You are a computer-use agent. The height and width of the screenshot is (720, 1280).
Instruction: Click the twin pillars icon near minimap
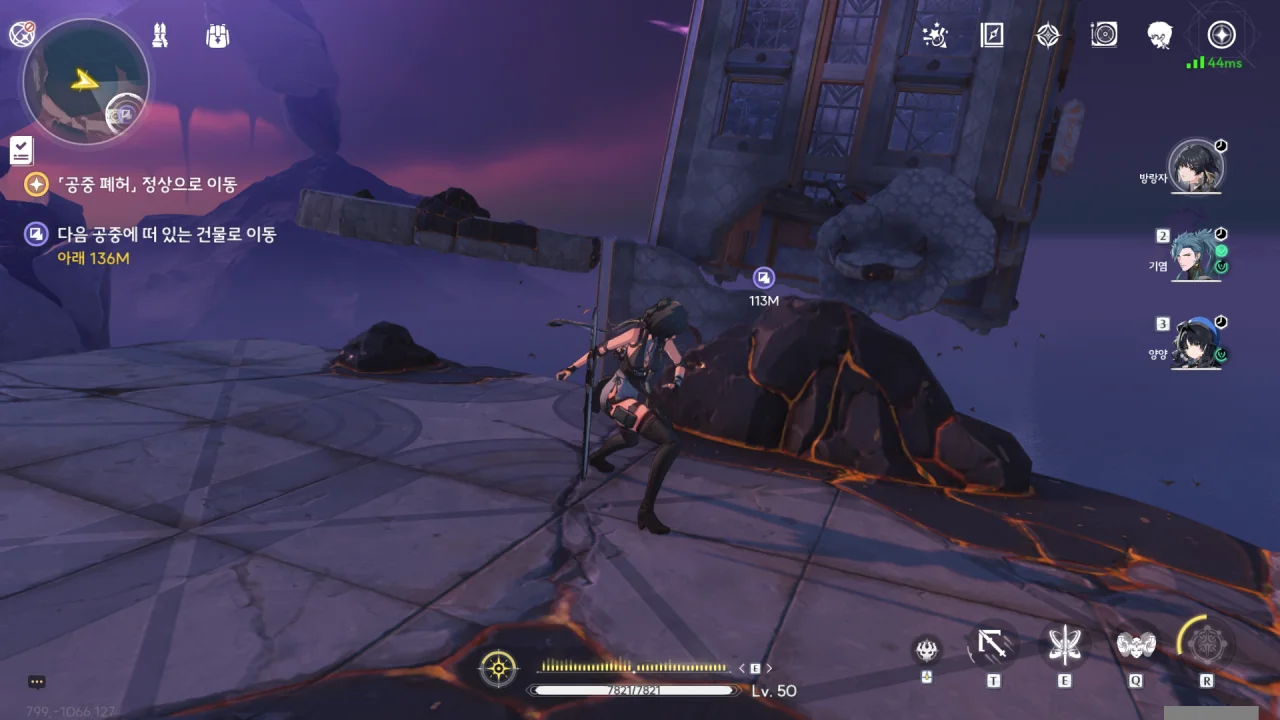point(160,36)
